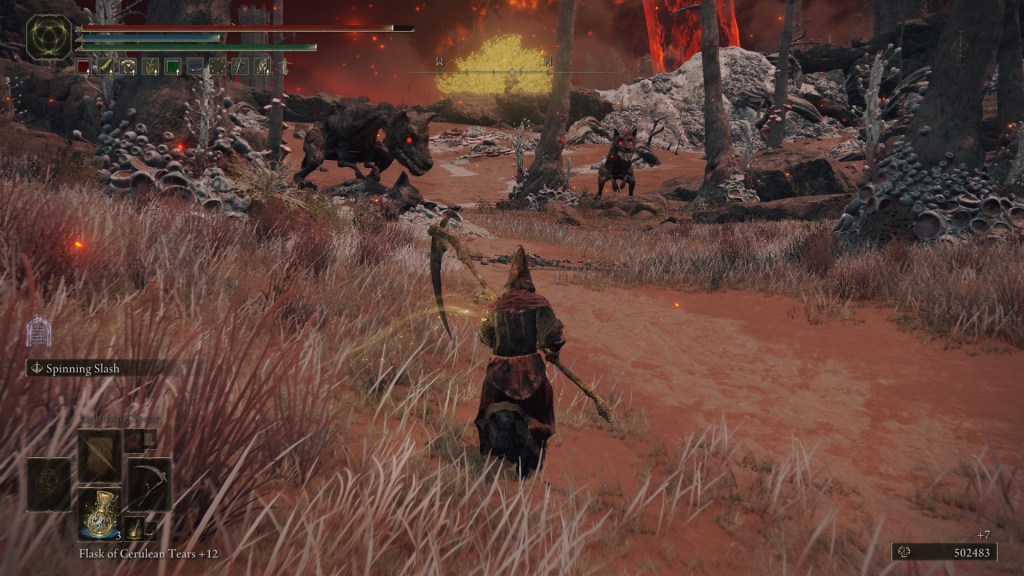Click the compass bar at top center
Screen dimensions: 1024x576
(512, 70)
